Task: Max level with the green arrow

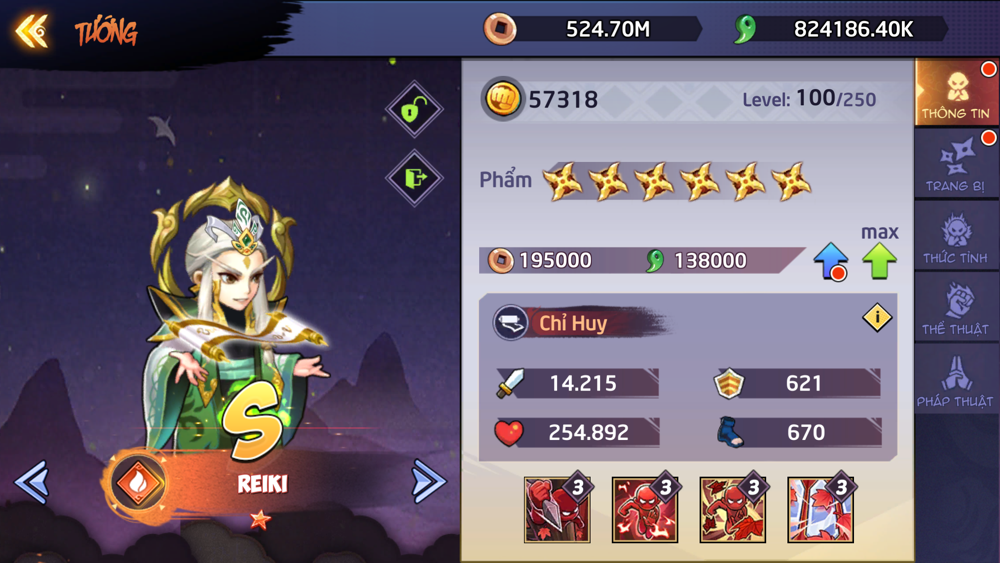Action: [x=880, y=261]
